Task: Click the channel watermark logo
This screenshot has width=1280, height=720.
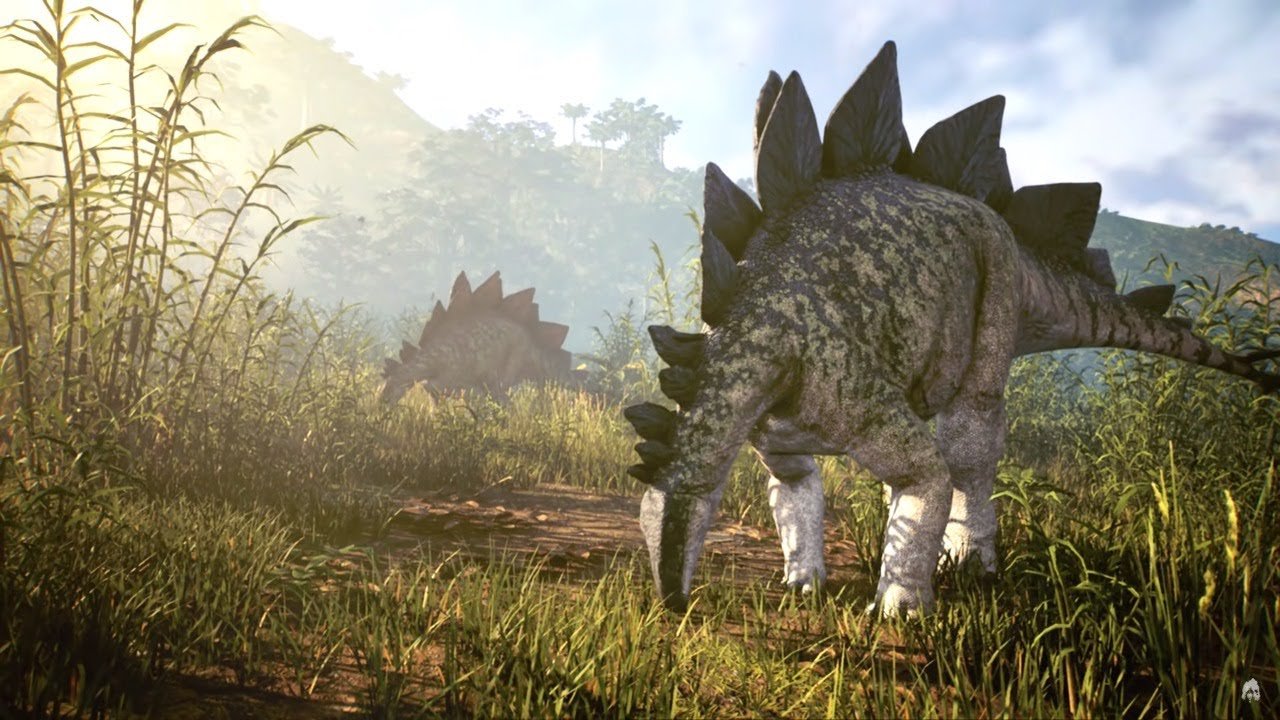Action: 1250,689
